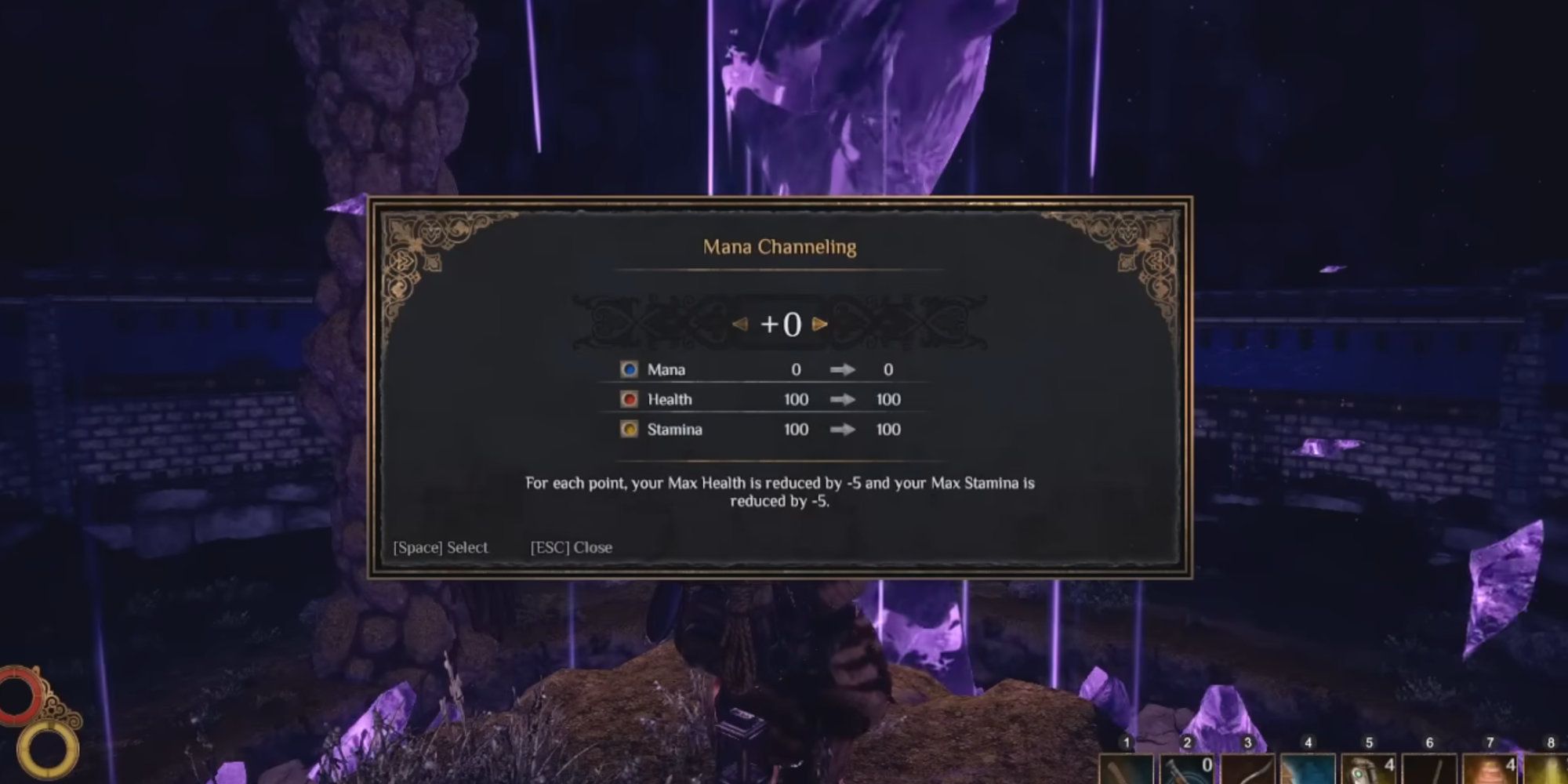Select hotbar slot 1 item

pyautogui.click(x=1126, y=770)
